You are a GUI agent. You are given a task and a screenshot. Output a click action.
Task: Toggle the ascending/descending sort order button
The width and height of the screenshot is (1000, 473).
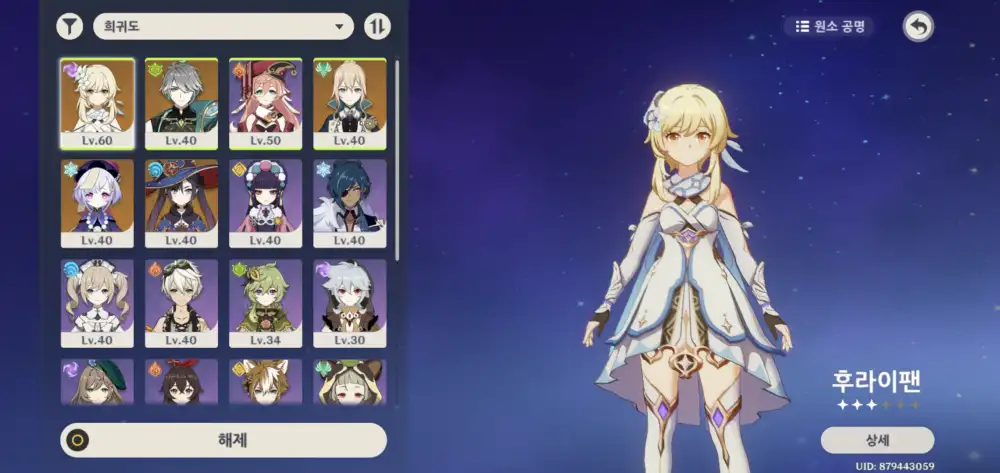377,27
